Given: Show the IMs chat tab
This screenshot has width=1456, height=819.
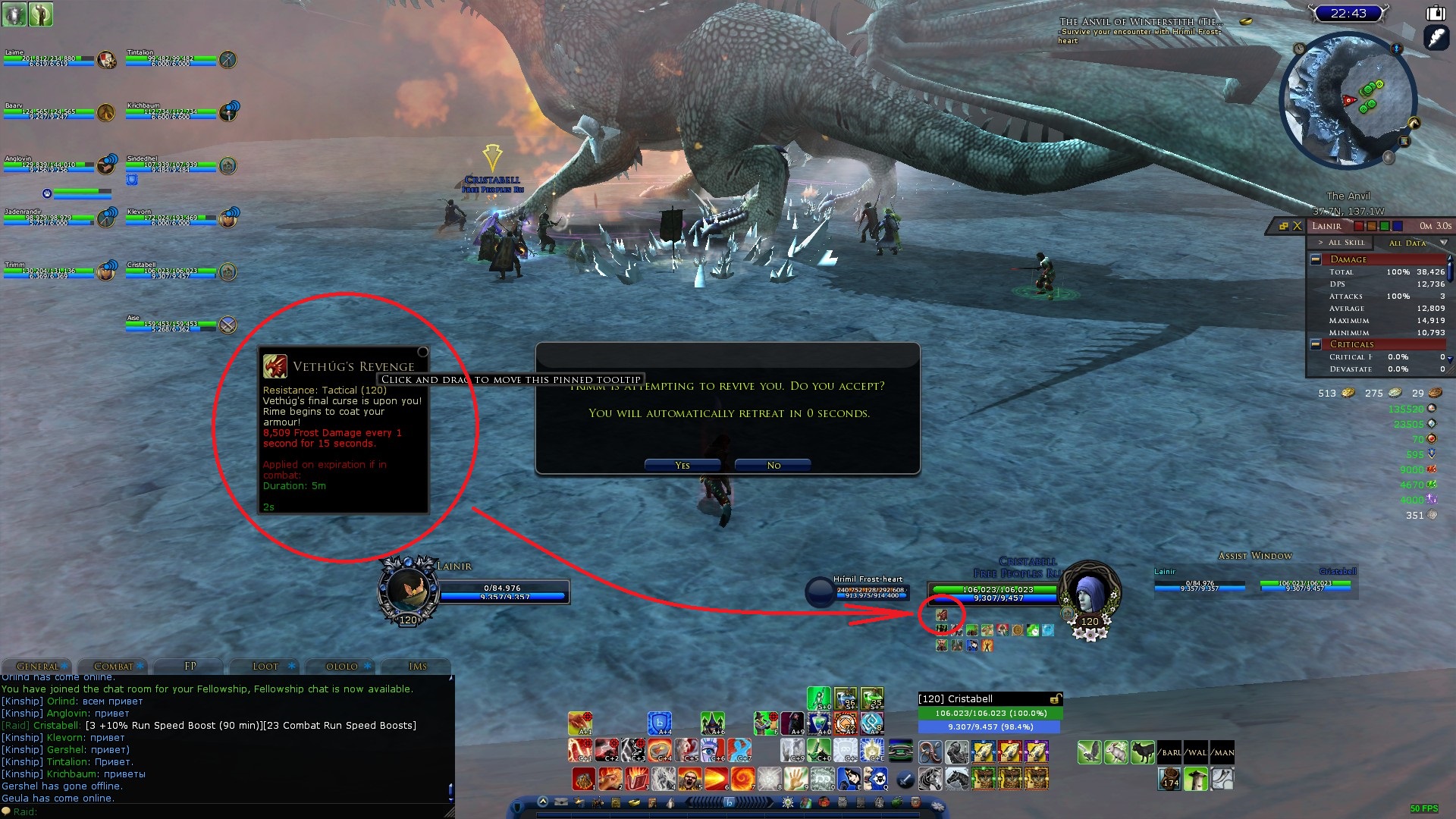Looking at the screenshot, I should click(x=418, y=666).
